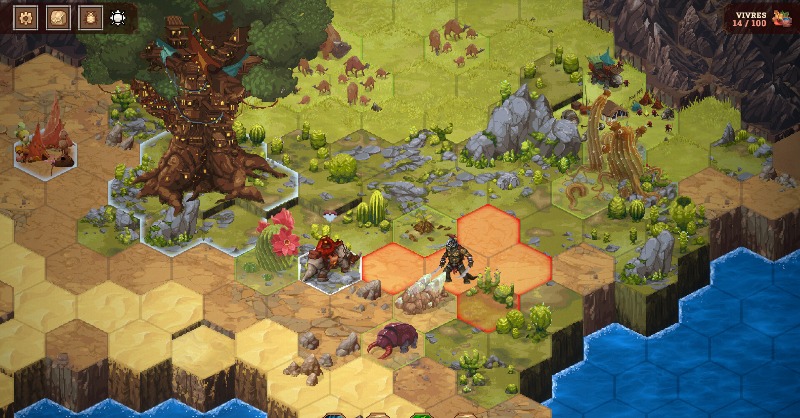Open the beetle bestiary button

click(x=90, y=17)
